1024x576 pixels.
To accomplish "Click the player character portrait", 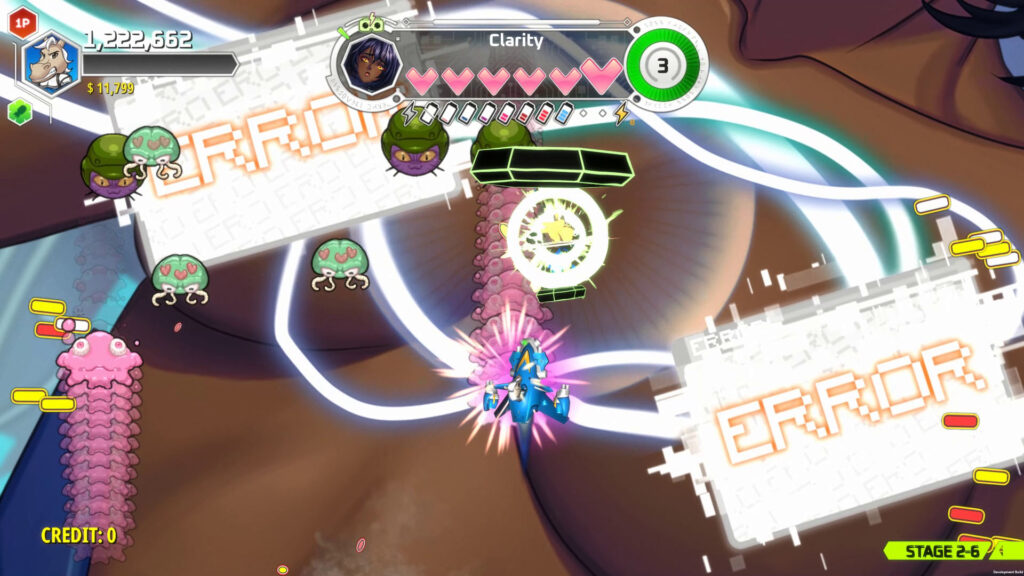I will click(x=51, y=64).
